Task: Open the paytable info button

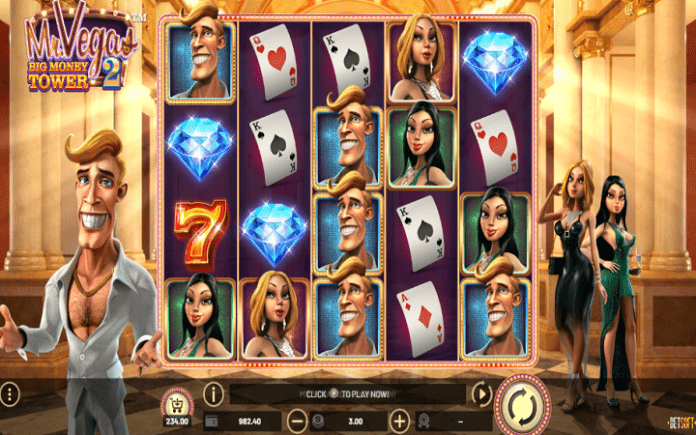Action: pyautogui.click(x=213, y=393)
